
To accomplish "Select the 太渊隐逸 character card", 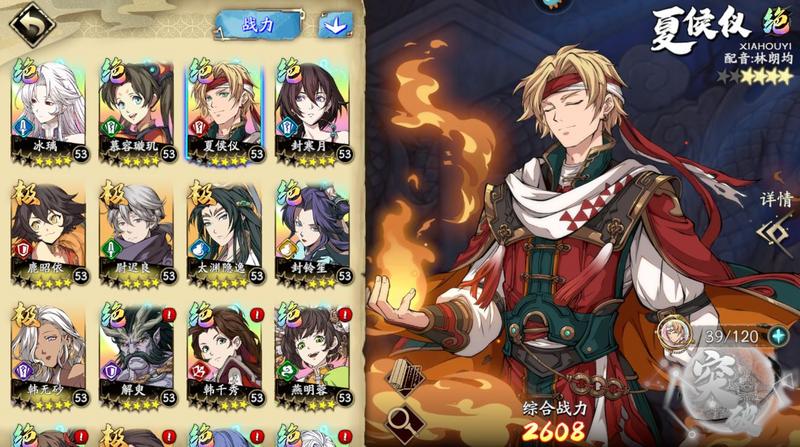I will pyautogui.click(x=224, y=232).
